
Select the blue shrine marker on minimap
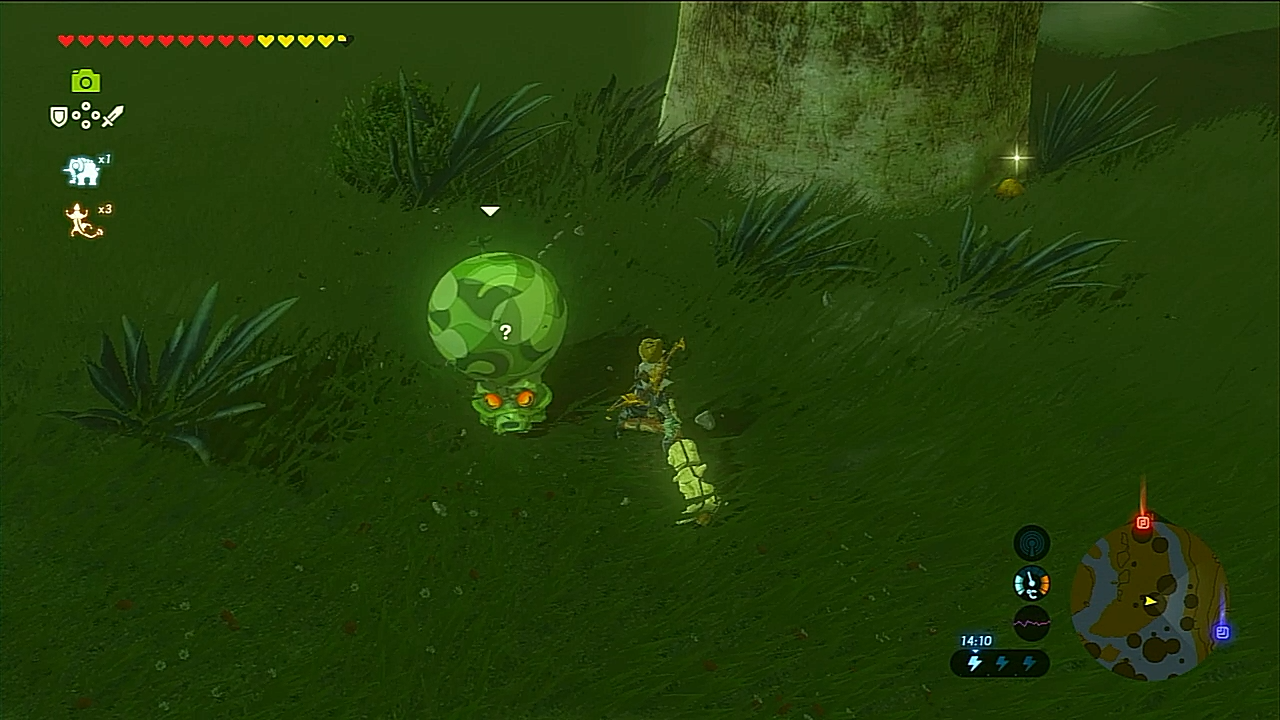pos(1221,632)
